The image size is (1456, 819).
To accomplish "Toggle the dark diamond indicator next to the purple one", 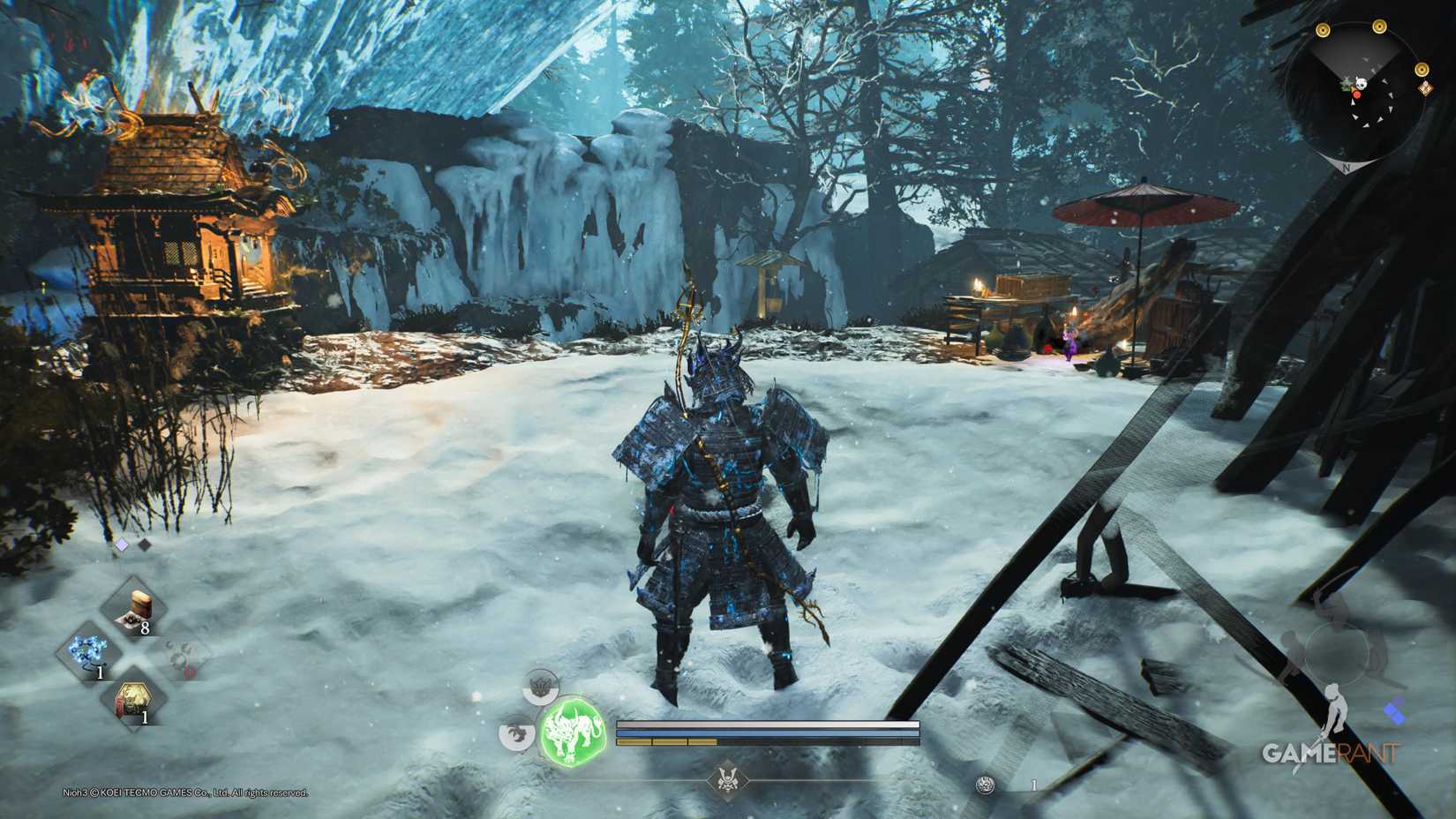I will coord(144,544).
